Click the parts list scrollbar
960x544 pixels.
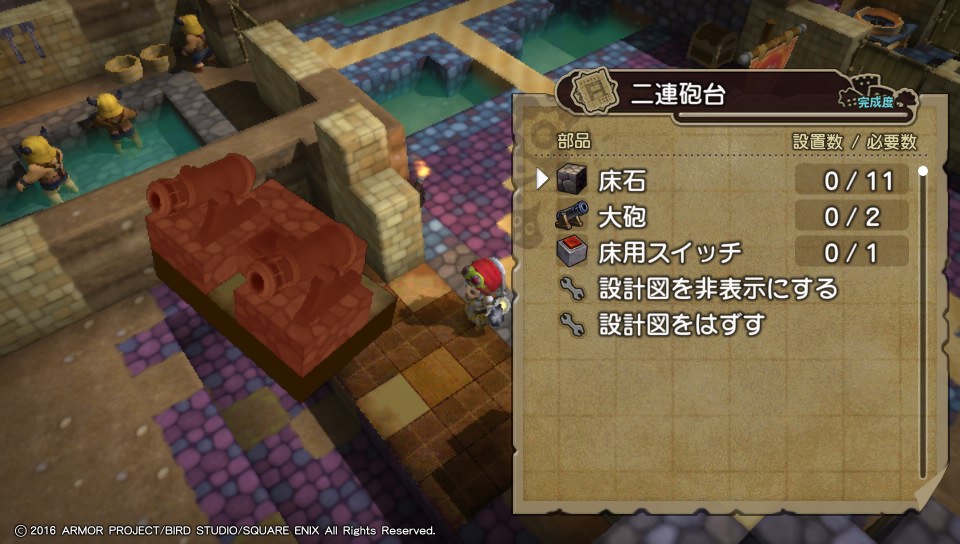922,320
